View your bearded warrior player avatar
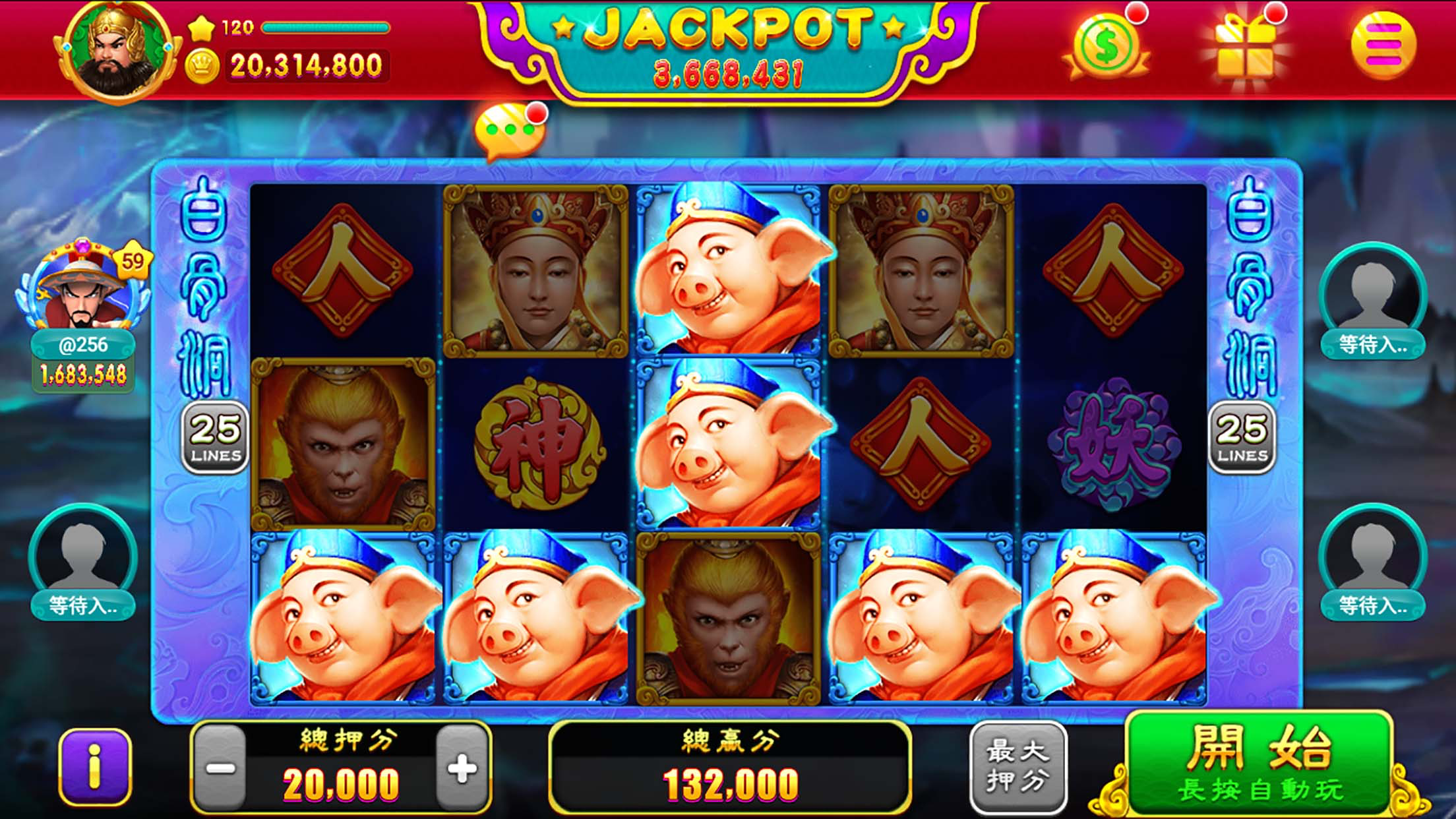The width and height of the screenshot is (1456, 819). tap(117, 51)
